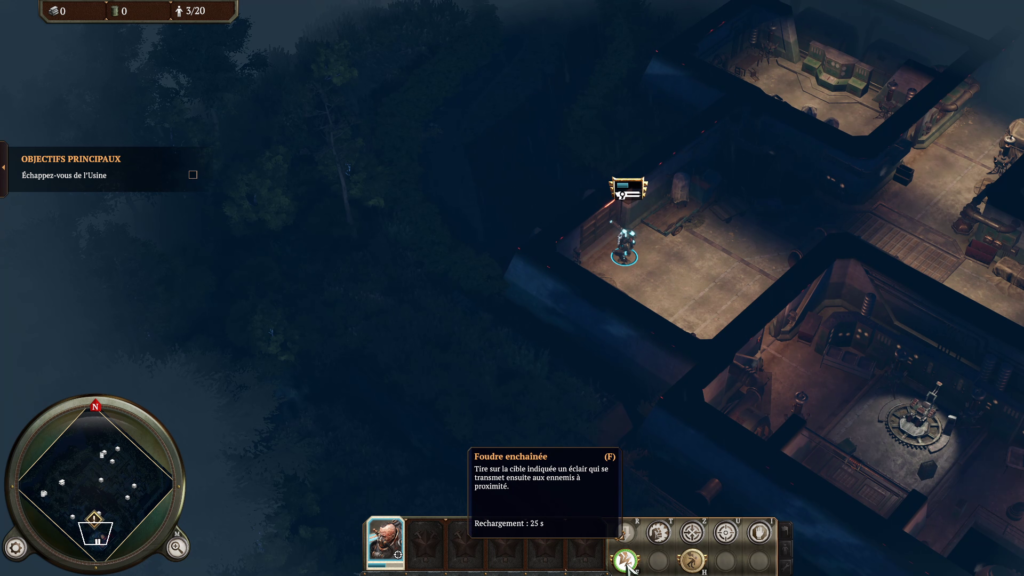1024x576 pixels.
Task: Open the gear settings button by minimap
Action: pyautogui.click(x=15, y=547)
